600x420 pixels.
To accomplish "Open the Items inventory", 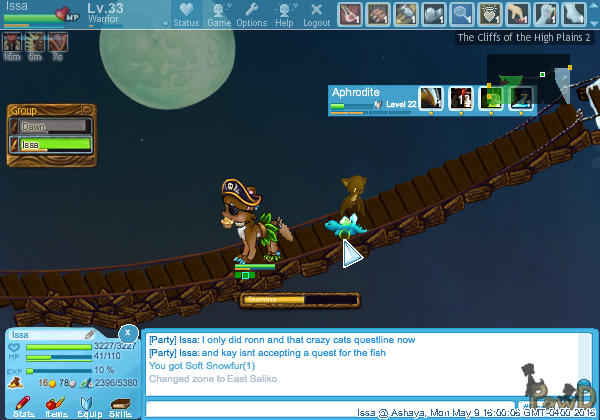I will click(56, 404).
